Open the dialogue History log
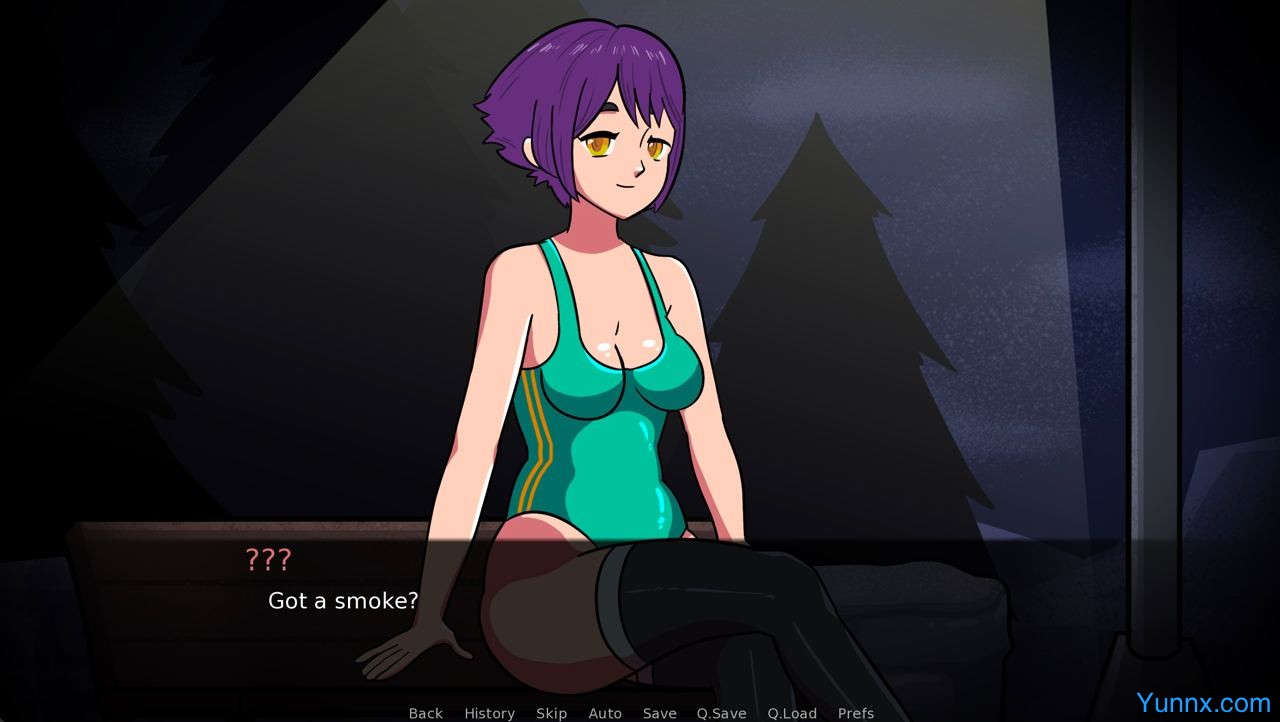This screenshot has width=1280, height=722. tap(489, 713)
